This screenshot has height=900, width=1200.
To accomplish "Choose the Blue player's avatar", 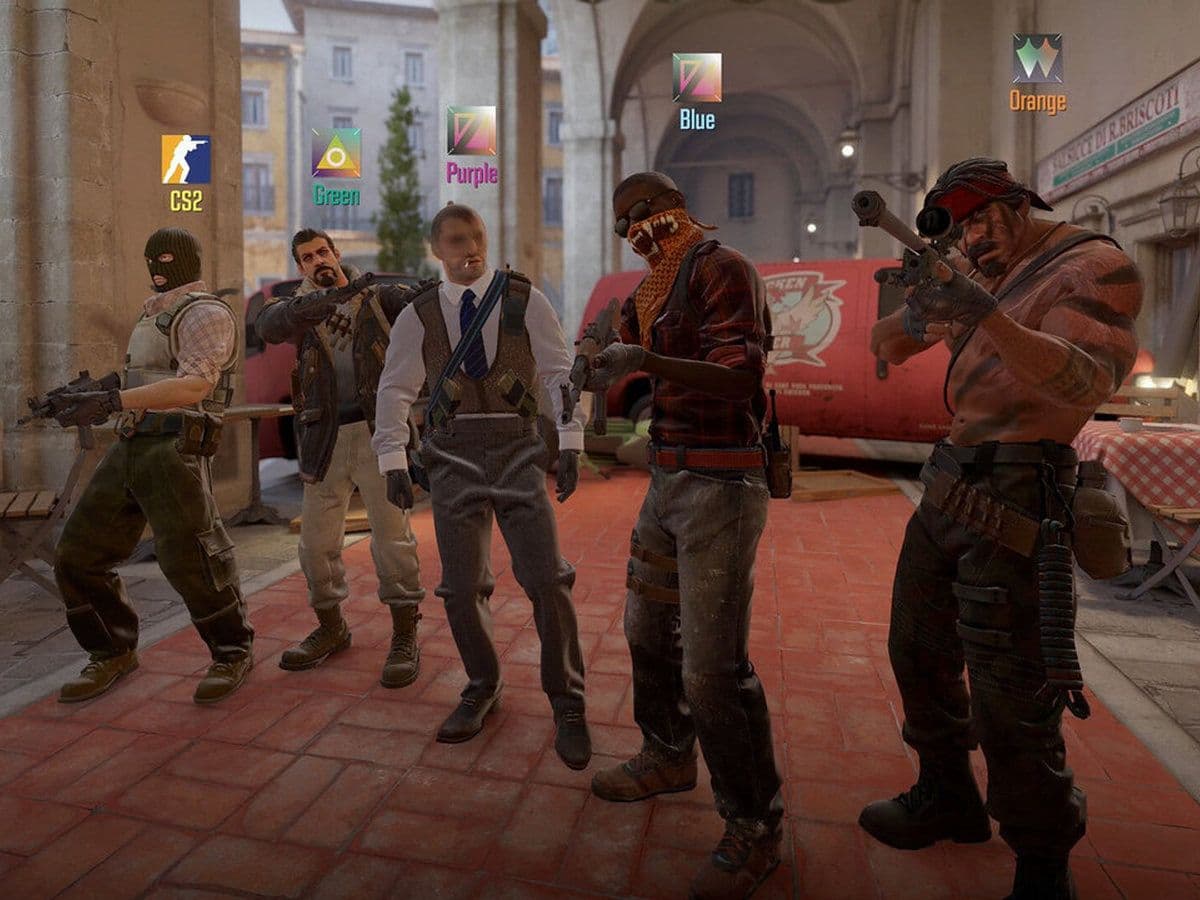I will (x=697, y=78).
